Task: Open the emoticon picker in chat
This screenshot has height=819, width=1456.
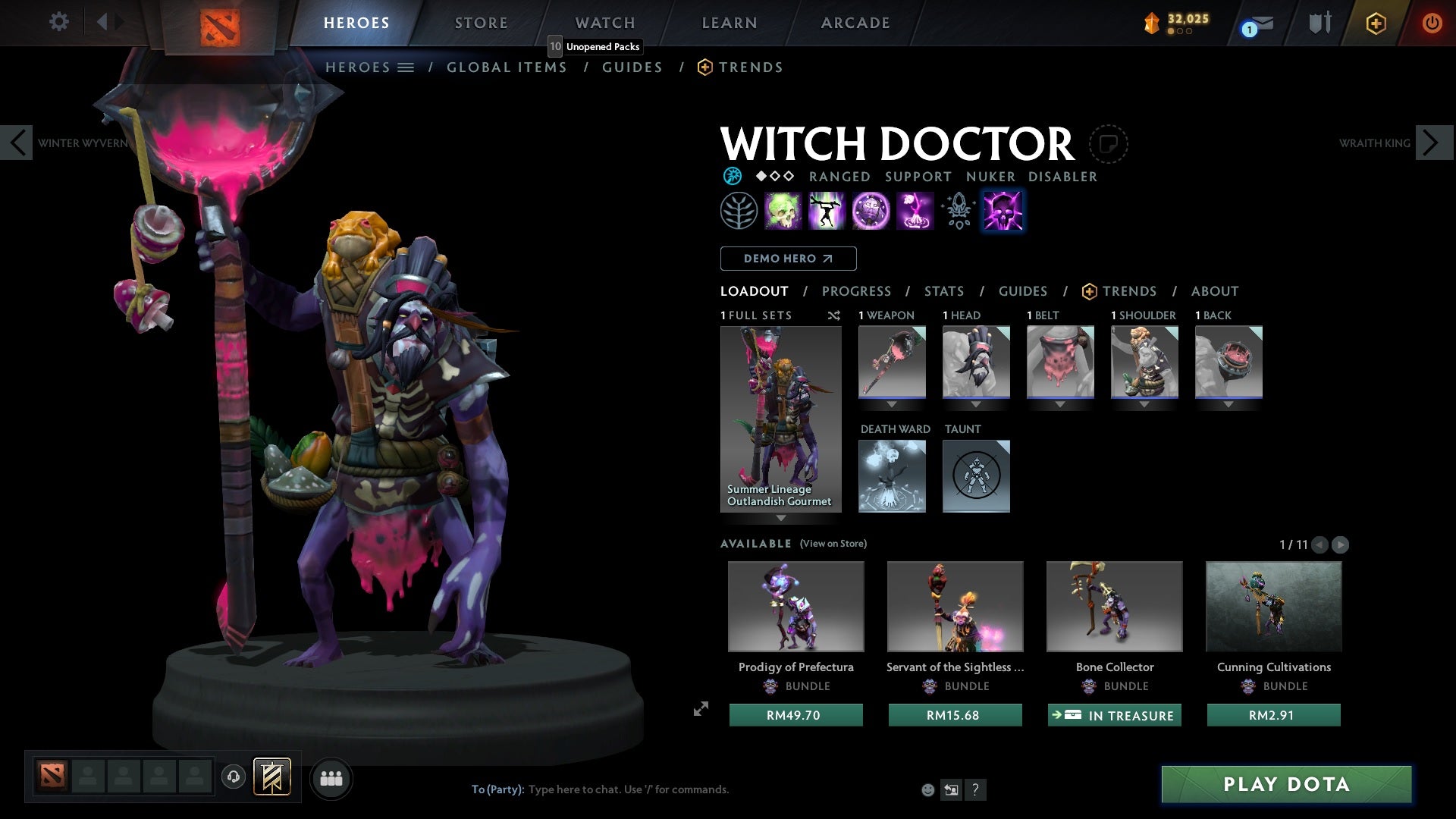Action: pyautogui.click(x=928, y=789)
